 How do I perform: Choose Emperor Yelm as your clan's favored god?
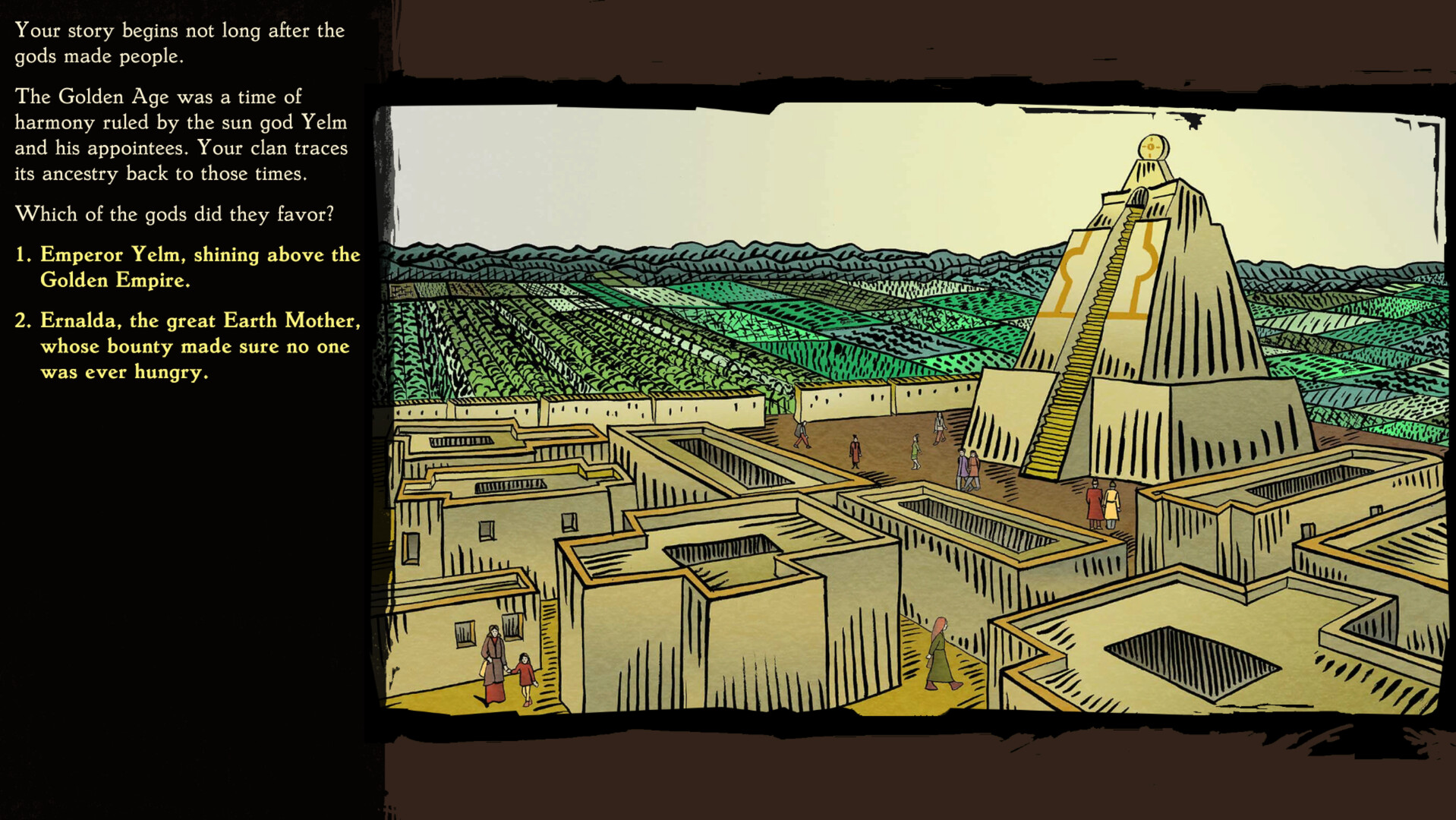point(200,267)
